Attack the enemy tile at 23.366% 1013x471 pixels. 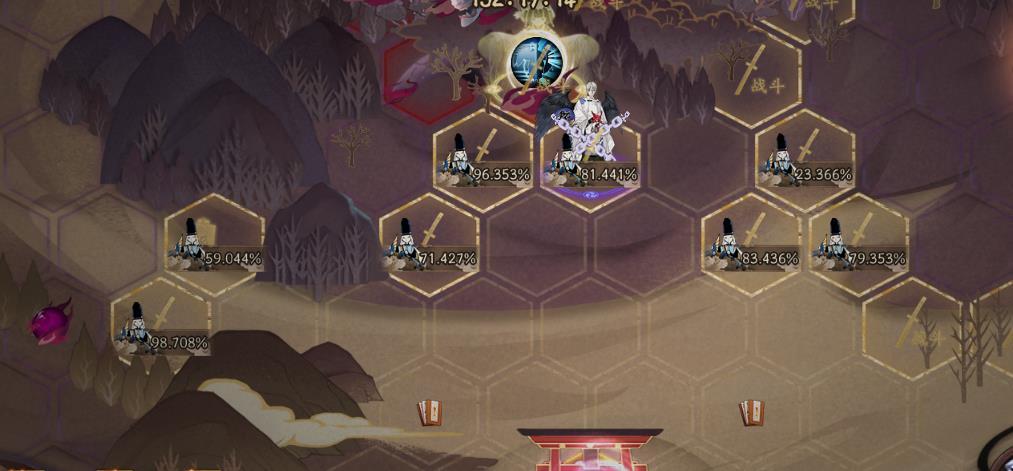click(805, 161)
